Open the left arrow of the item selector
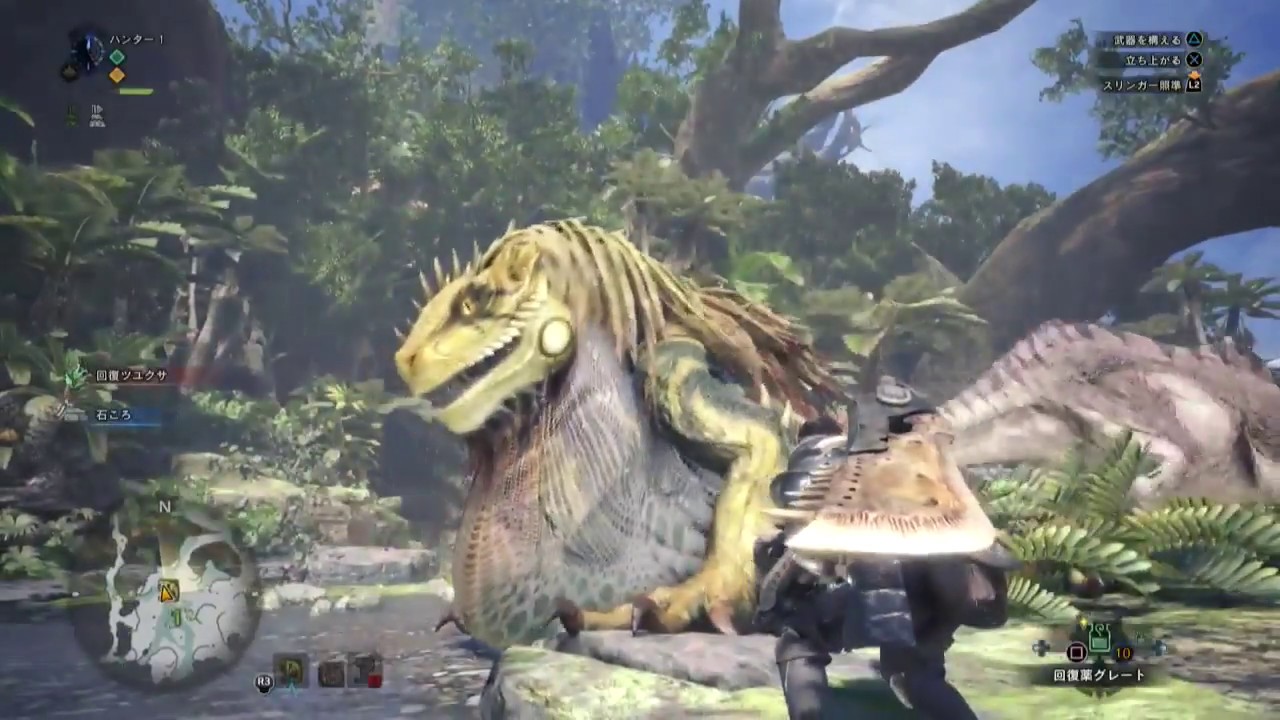Image resolution: width=1280 pixels, height=720 pixels. point(1042,648)
